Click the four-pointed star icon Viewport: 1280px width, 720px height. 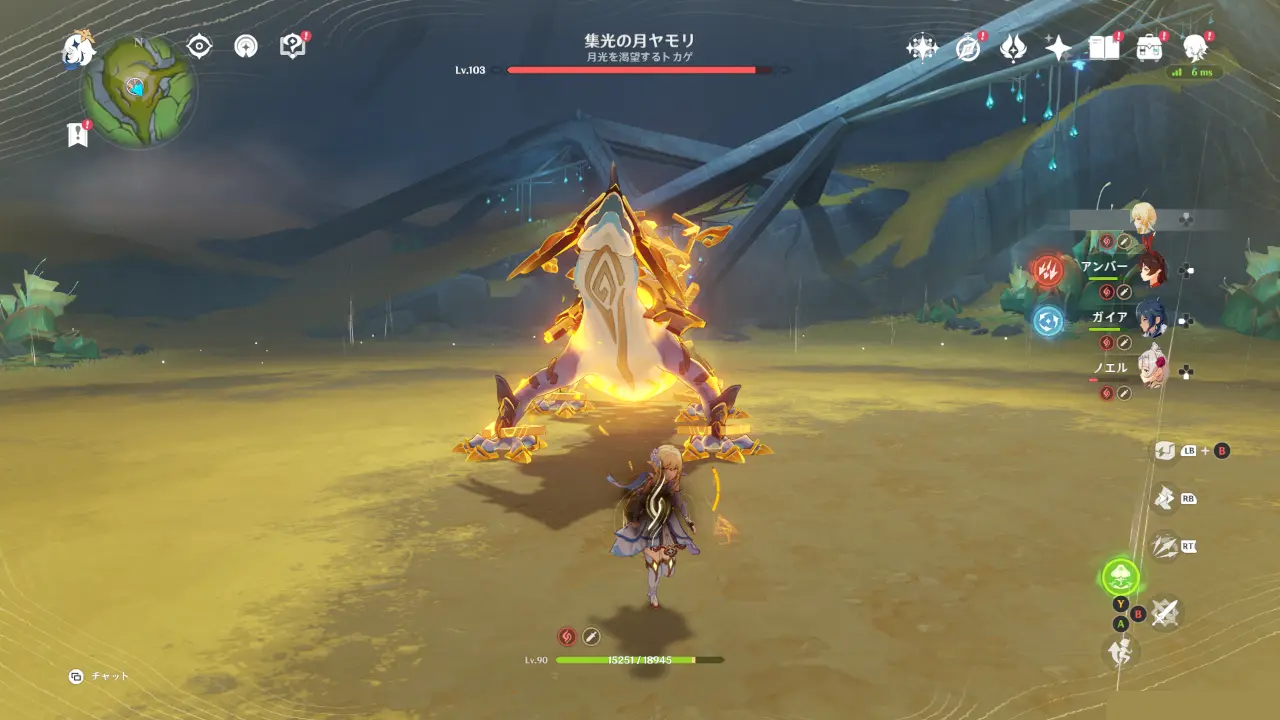pos(1058,47)
